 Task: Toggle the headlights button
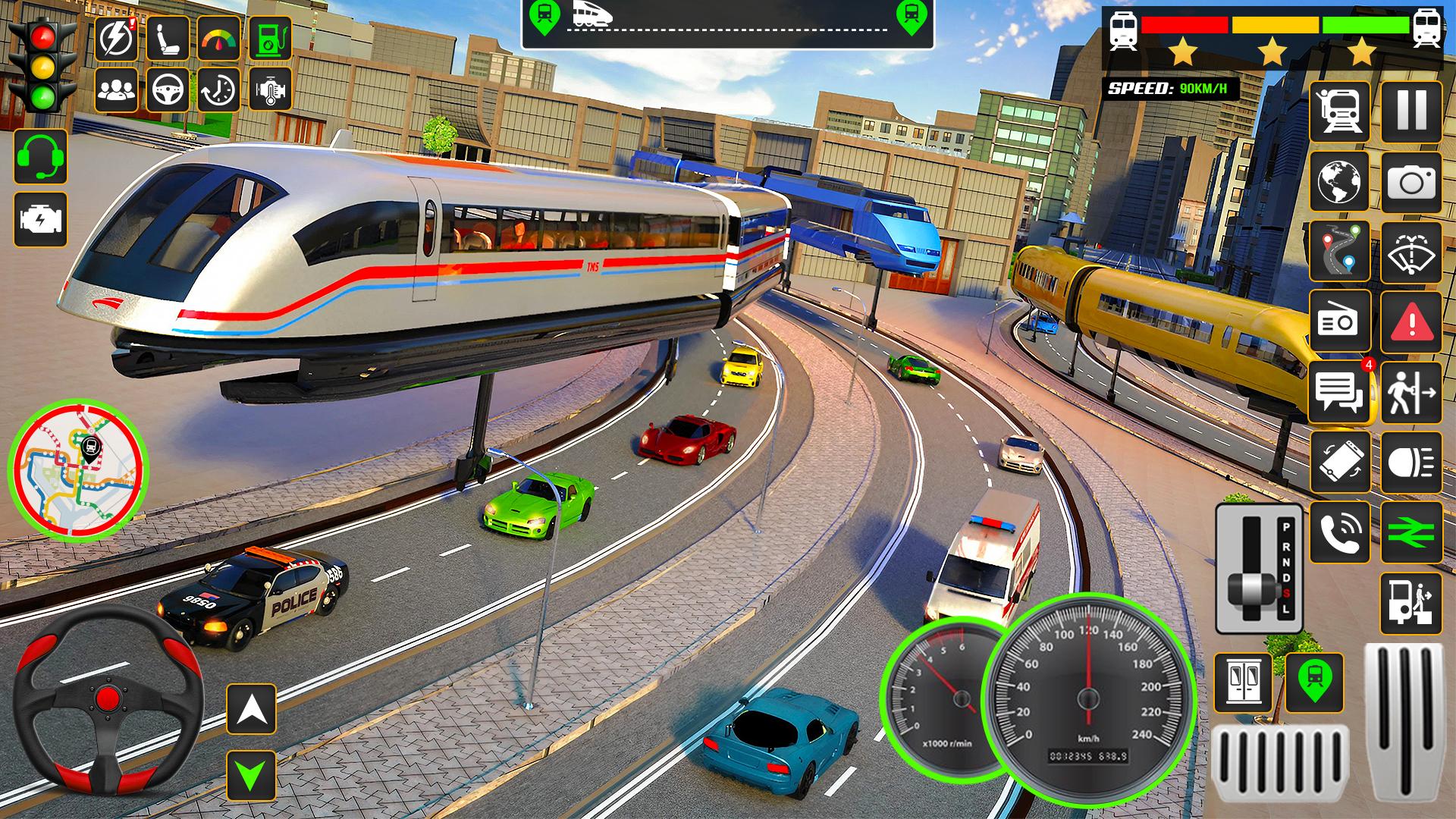pos(1410,463)
